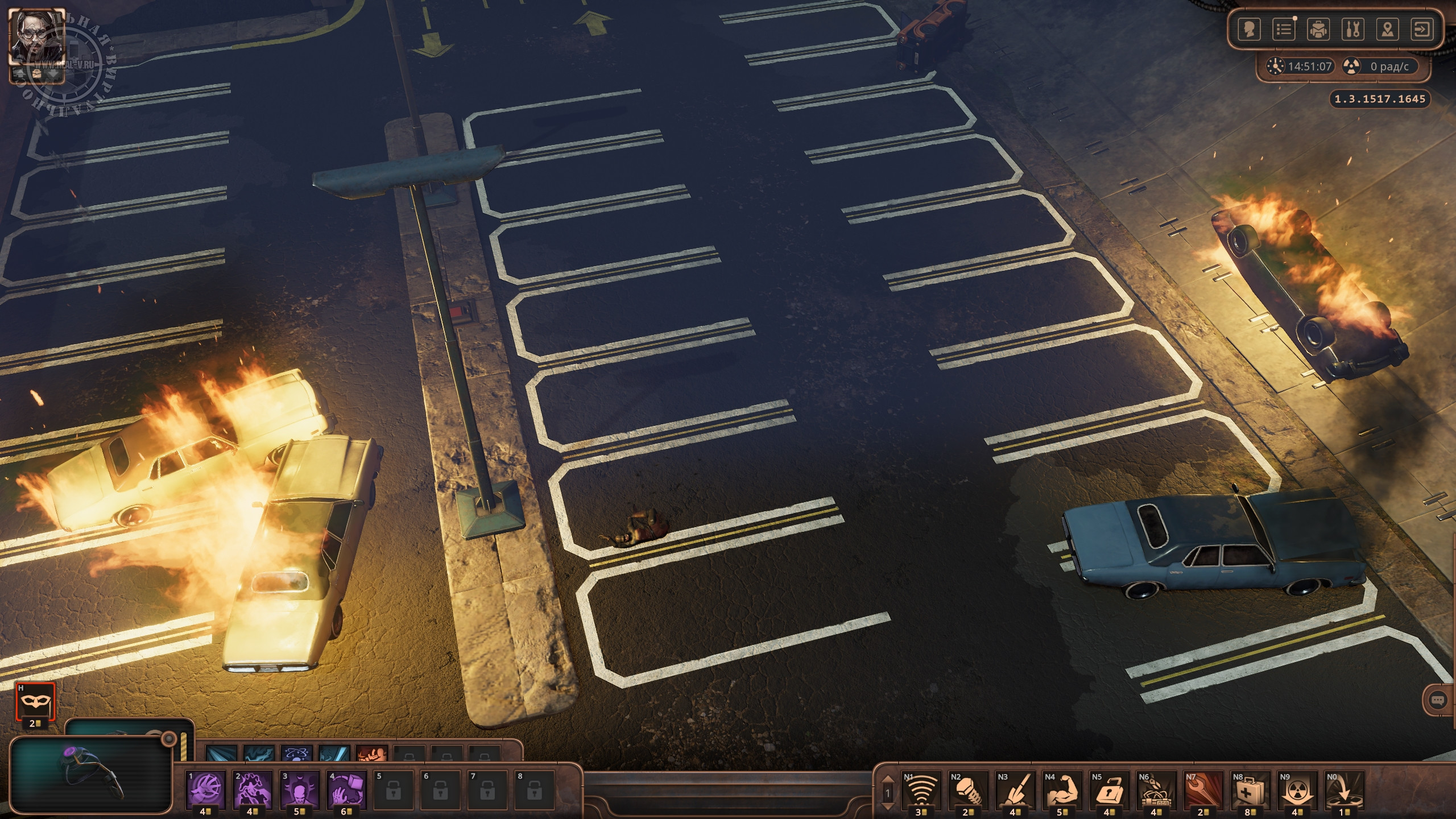The image size is (1456, 819).
Task: Click the exit arrow menu button
Action: pos(1422,30)
